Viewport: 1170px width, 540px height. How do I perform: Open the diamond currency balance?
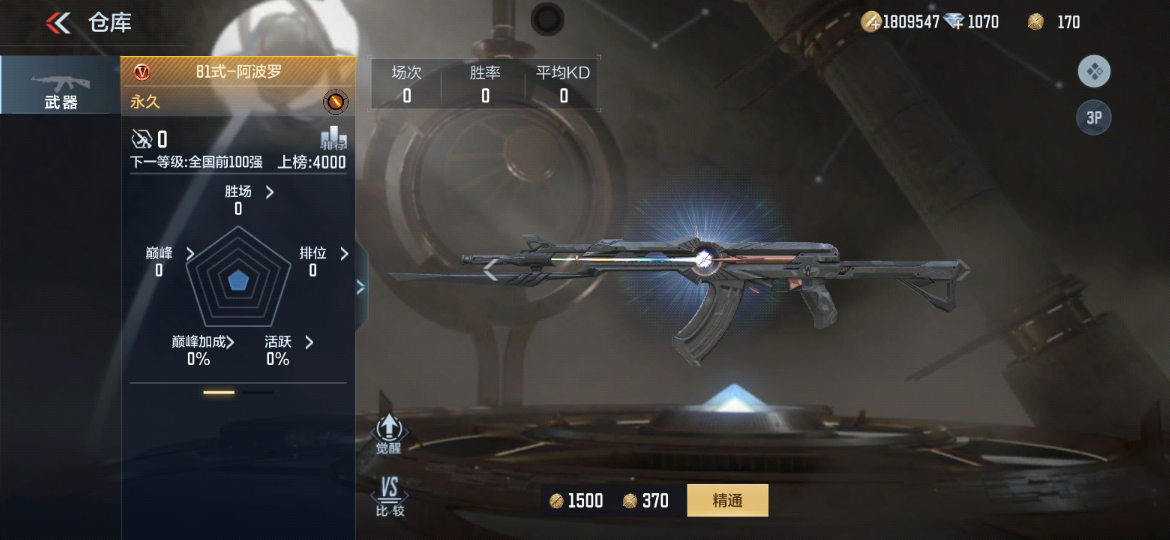coord(974,22)
